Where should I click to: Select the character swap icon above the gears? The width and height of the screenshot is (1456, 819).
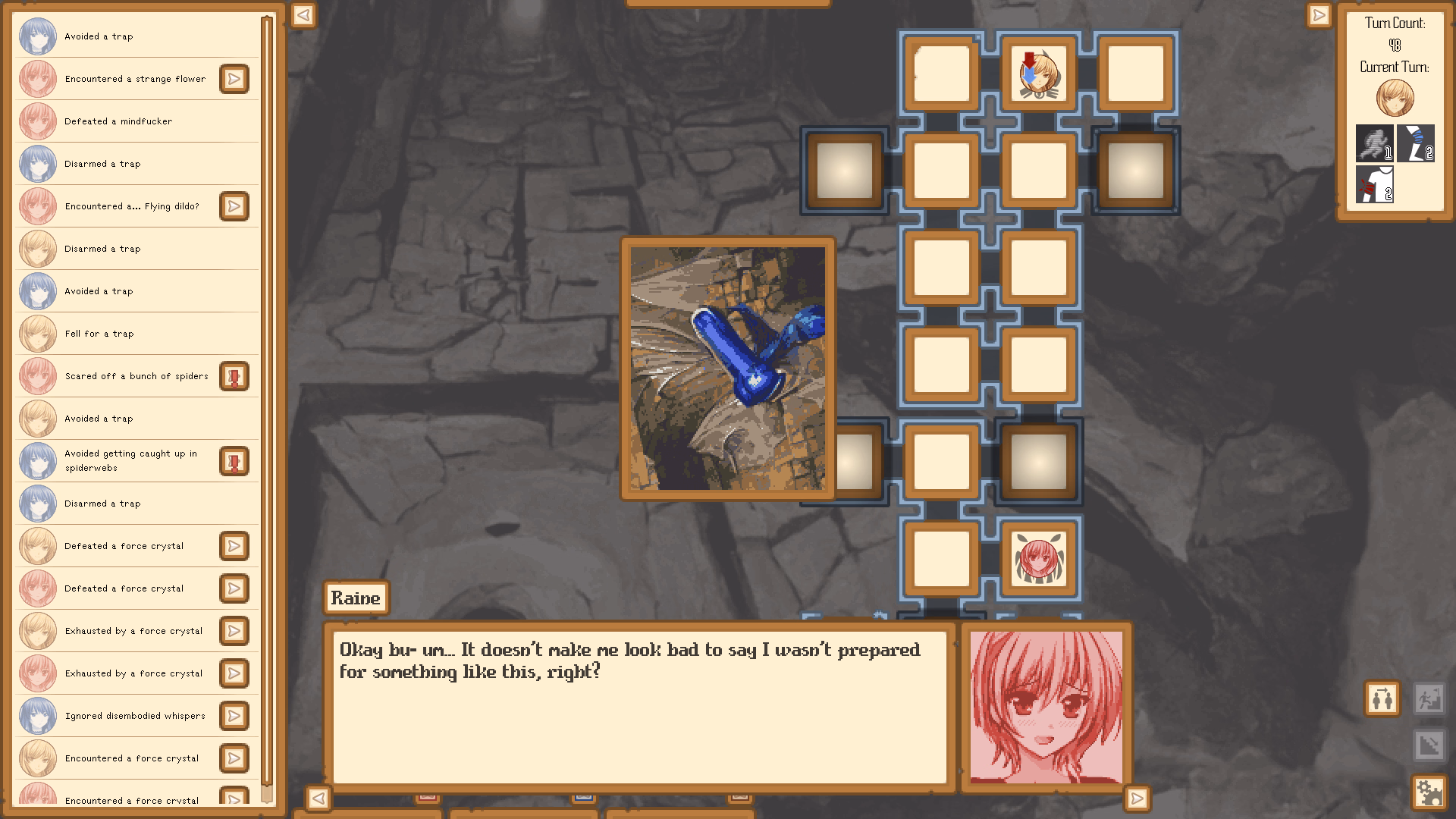[x=1382, y=699]
